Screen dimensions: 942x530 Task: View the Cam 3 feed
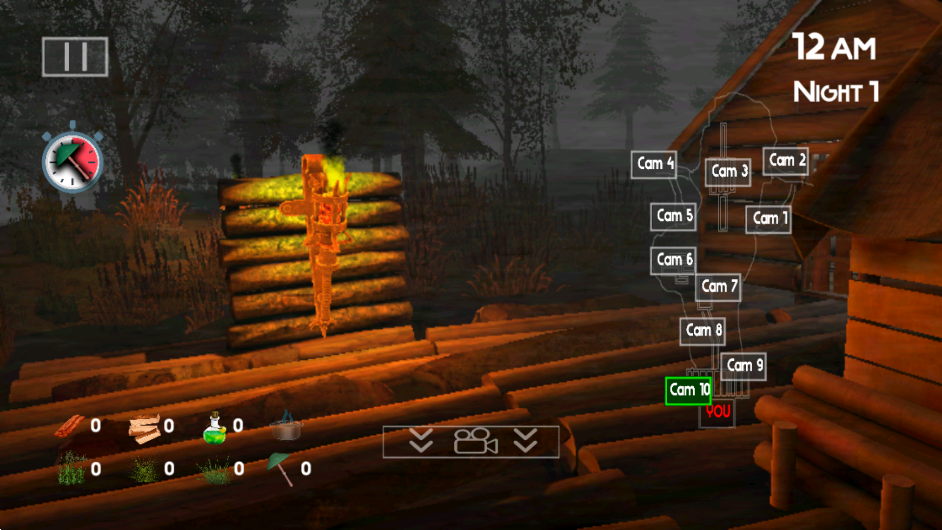728,172
